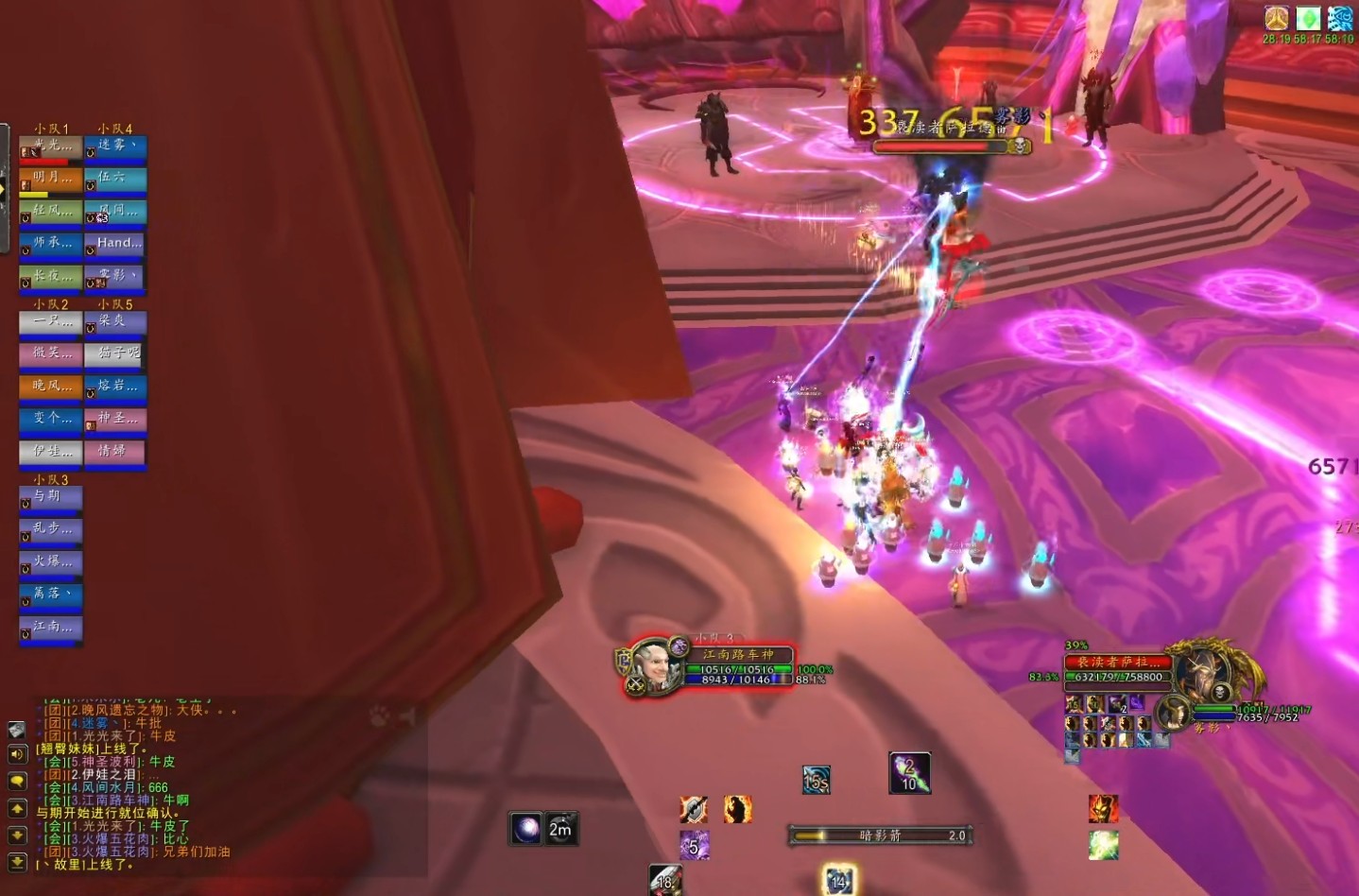Jump to chat bottom with the bottom arrow button
The height and width of the screenshot is (896, 1359).
pos(17,862)
